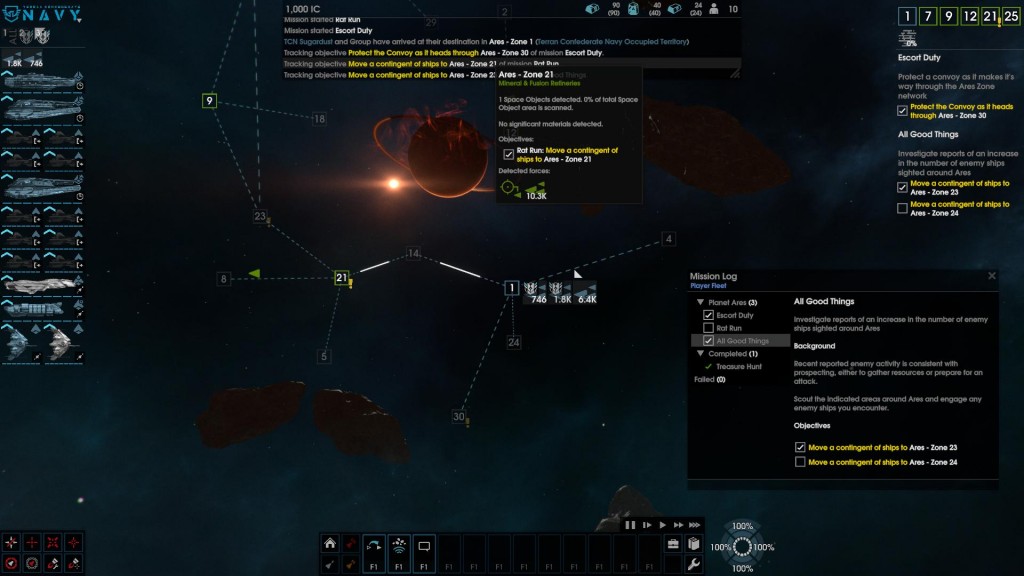Activate the sensor scan signal ability

(398, 546)
